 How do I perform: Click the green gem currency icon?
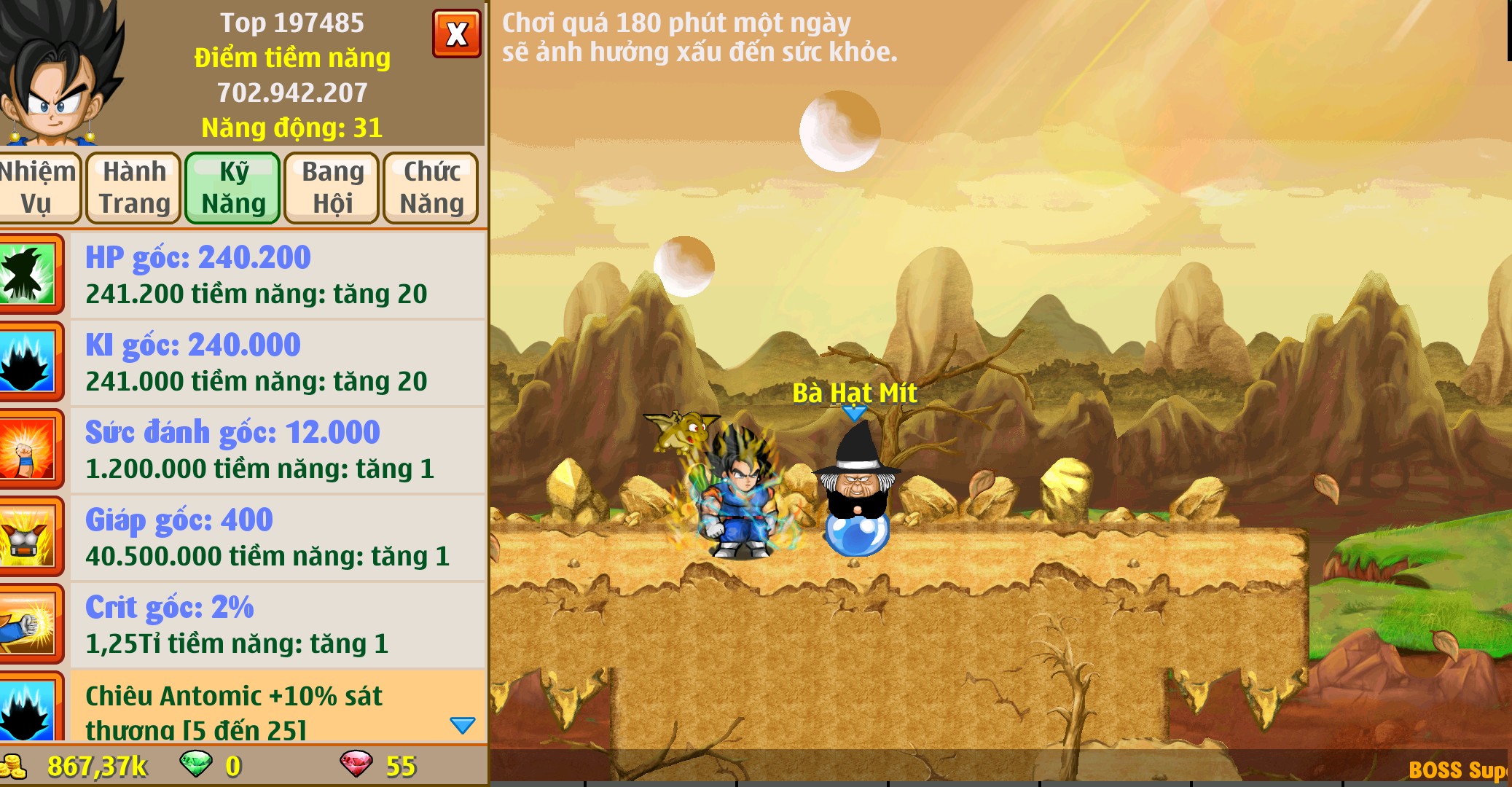196,764
